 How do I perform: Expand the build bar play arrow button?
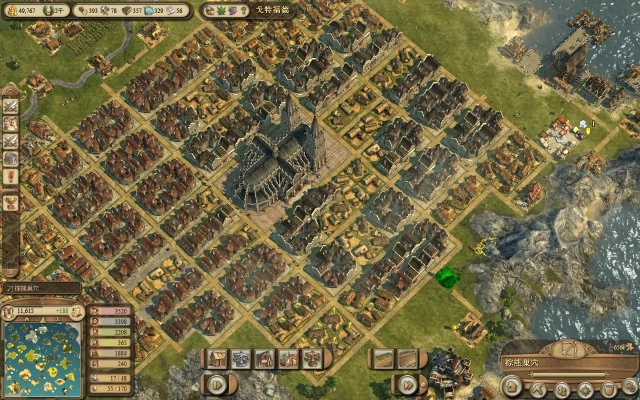[x=218, y=383]
